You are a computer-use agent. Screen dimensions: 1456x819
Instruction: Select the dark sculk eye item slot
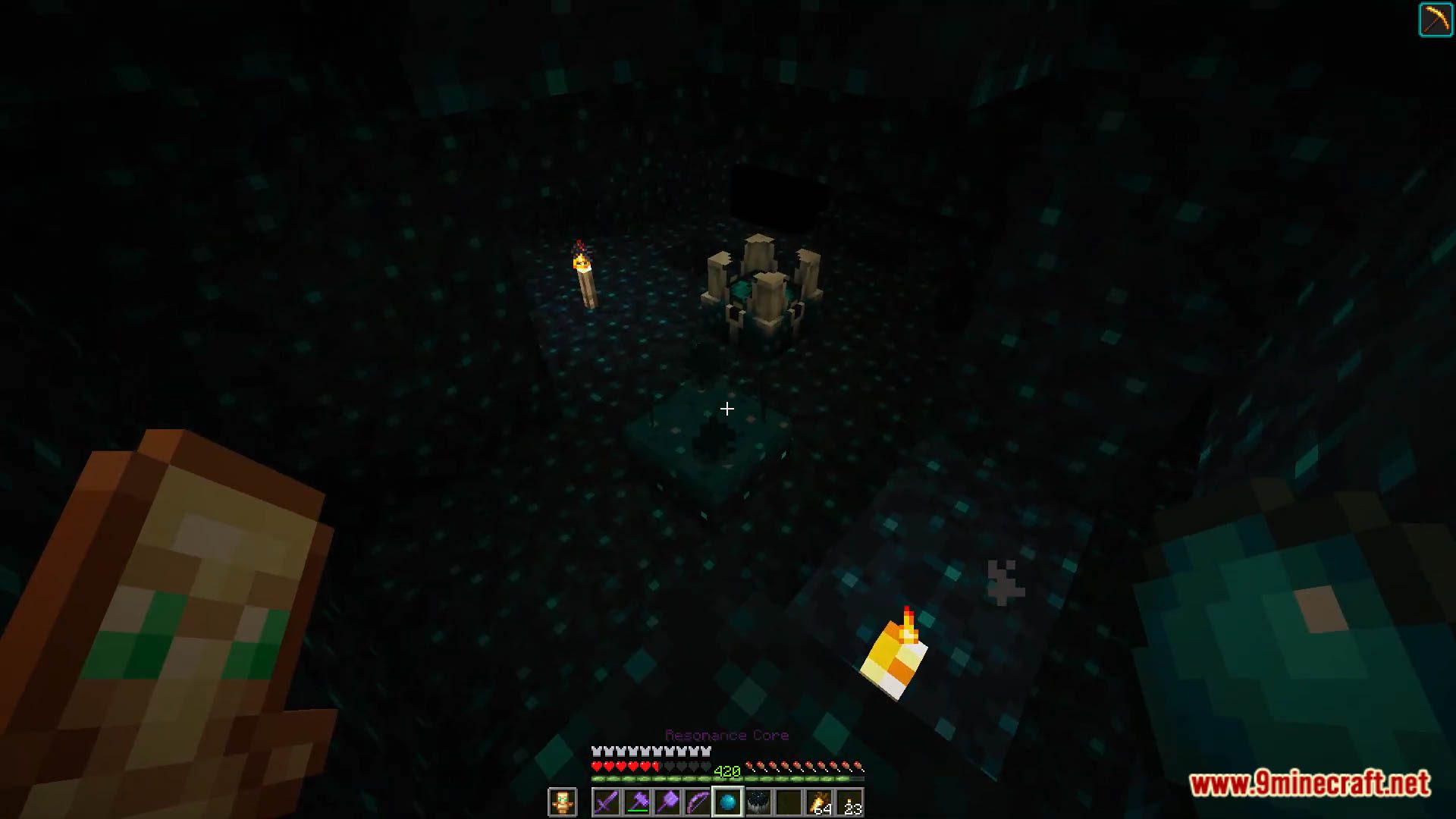point(758,800)
